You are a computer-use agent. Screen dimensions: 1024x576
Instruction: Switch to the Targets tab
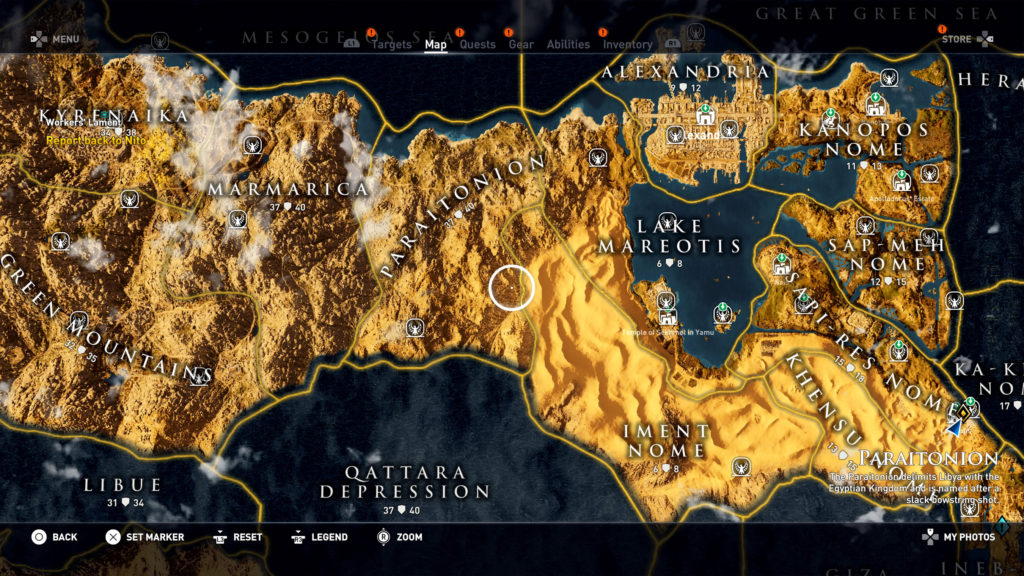click(x=391, y=45)
